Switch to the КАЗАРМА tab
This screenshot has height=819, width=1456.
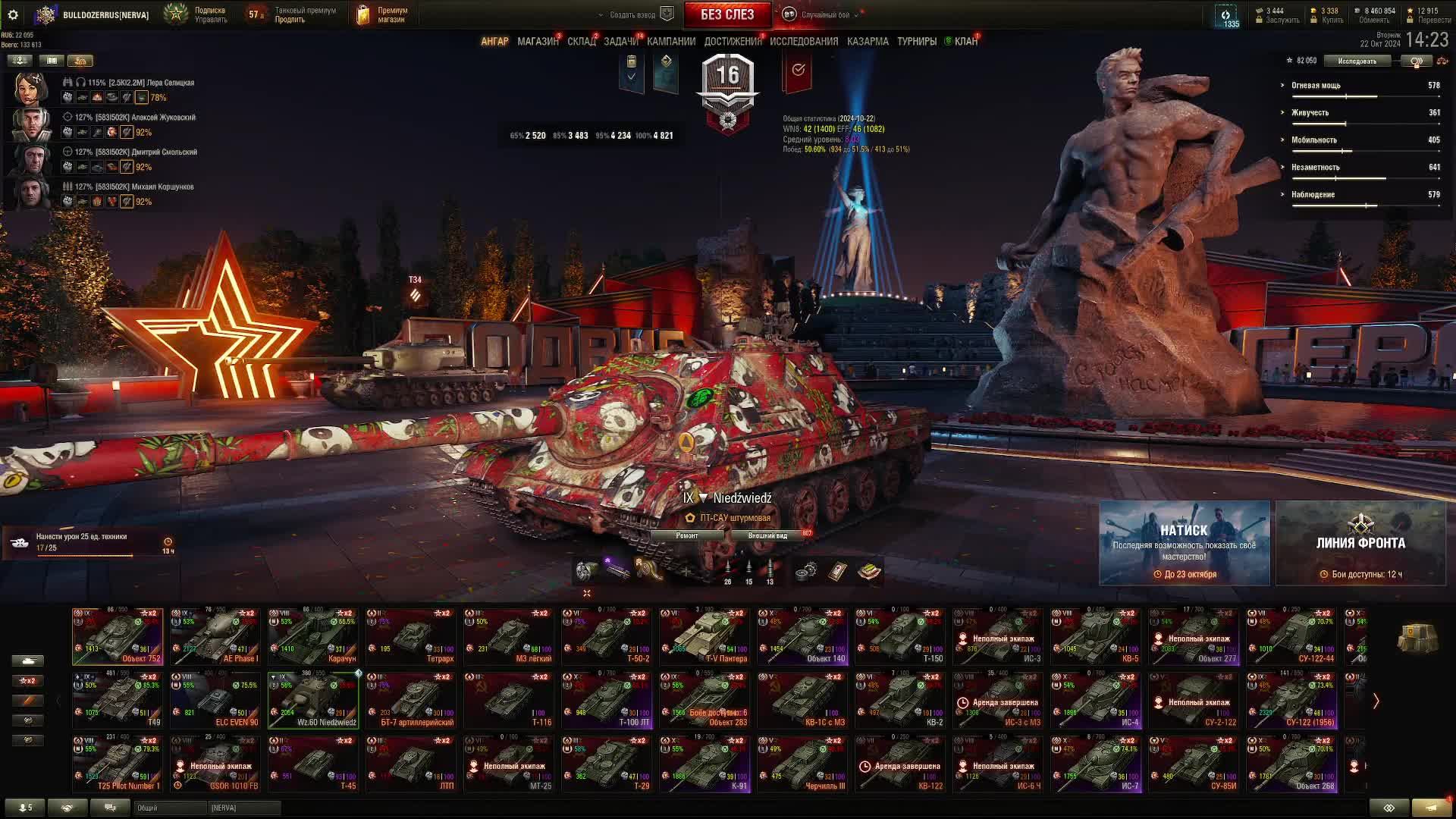[867, 42]
